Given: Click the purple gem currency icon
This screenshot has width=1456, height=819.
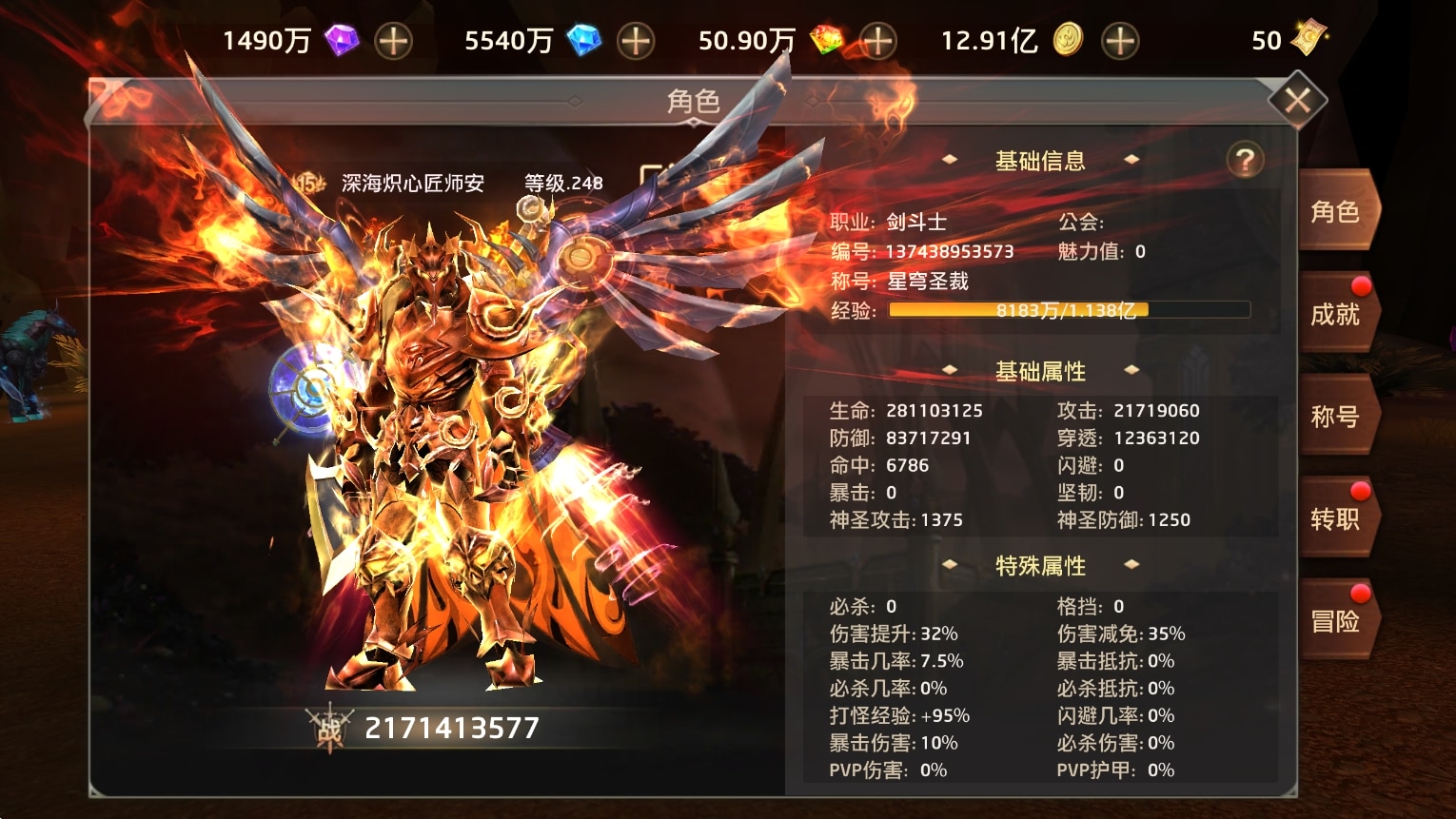Looking at the screenshot, I should click(343, 40).
